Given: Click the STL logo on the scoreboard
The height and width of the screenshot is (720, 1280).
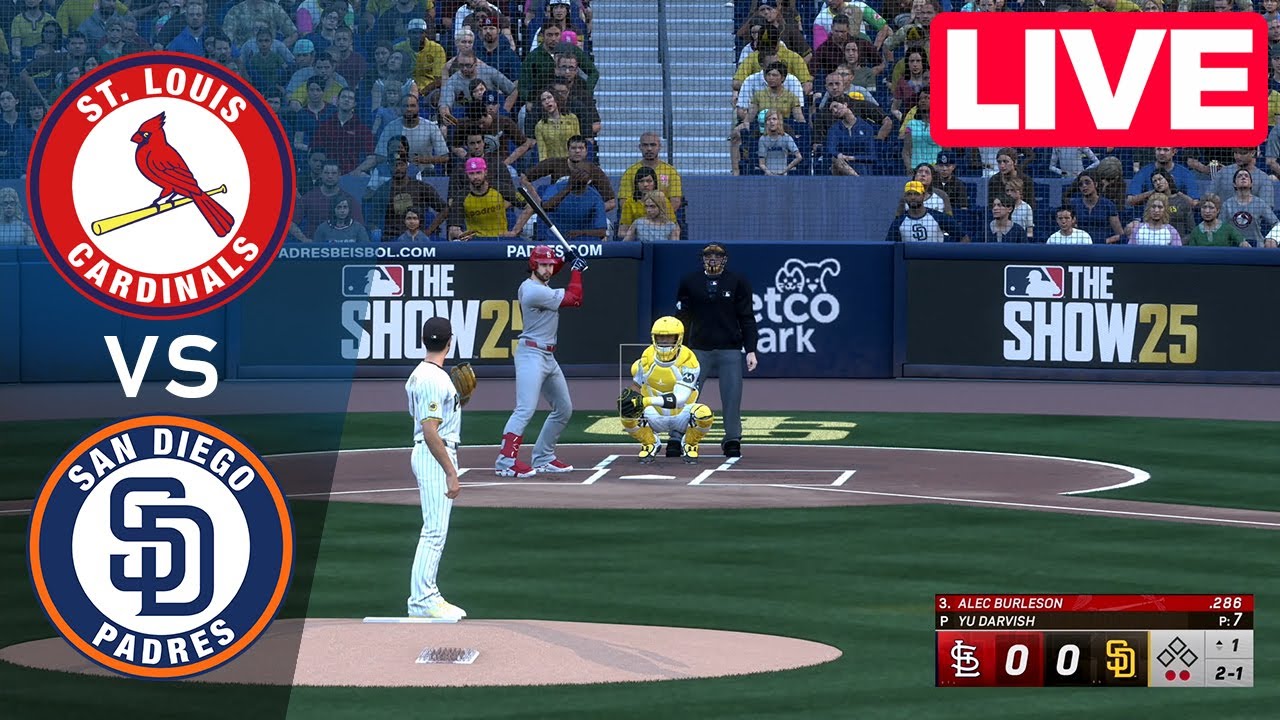Looking at the screenshot, I should 965,660.
